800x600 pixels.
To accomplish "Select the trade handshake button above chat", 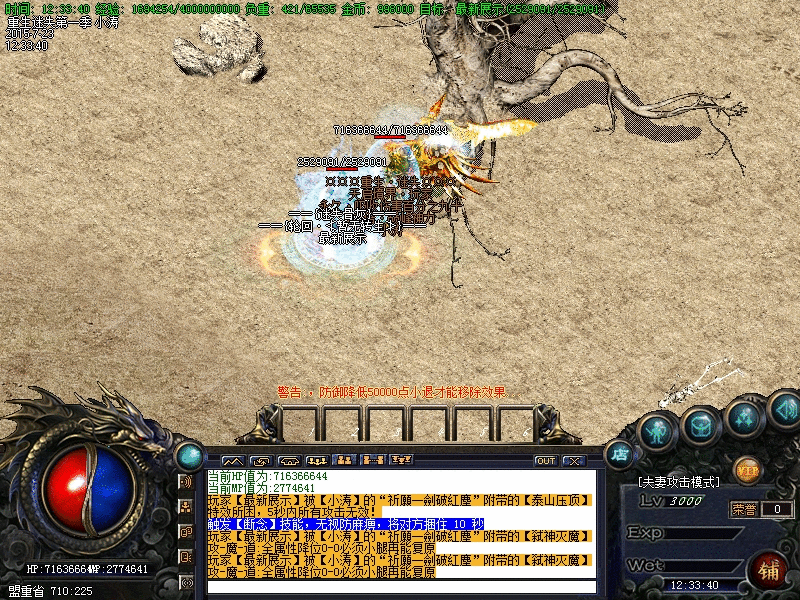I will (261, 461).
